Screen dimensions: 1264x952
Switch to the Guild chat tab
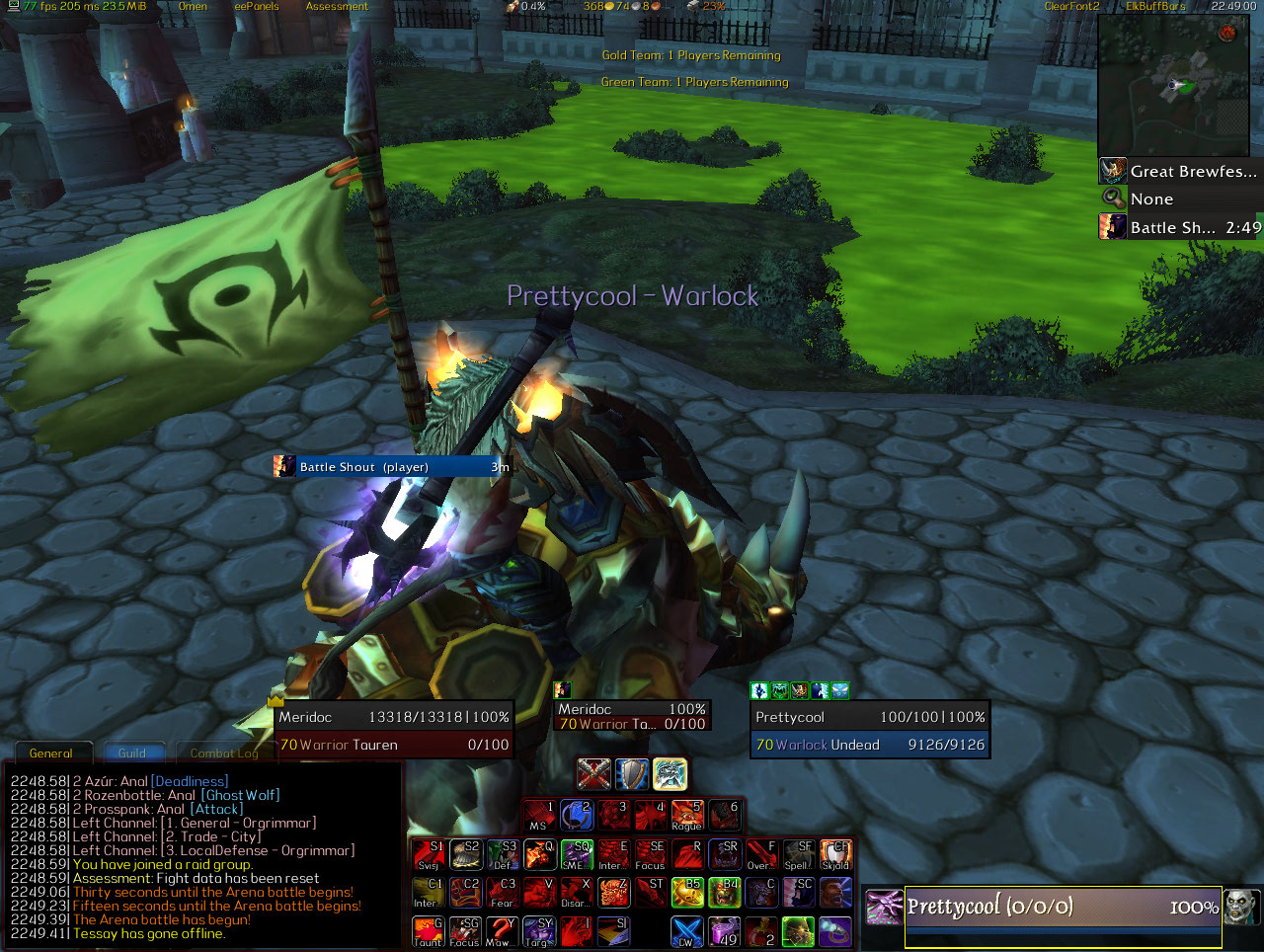point(132,753)
